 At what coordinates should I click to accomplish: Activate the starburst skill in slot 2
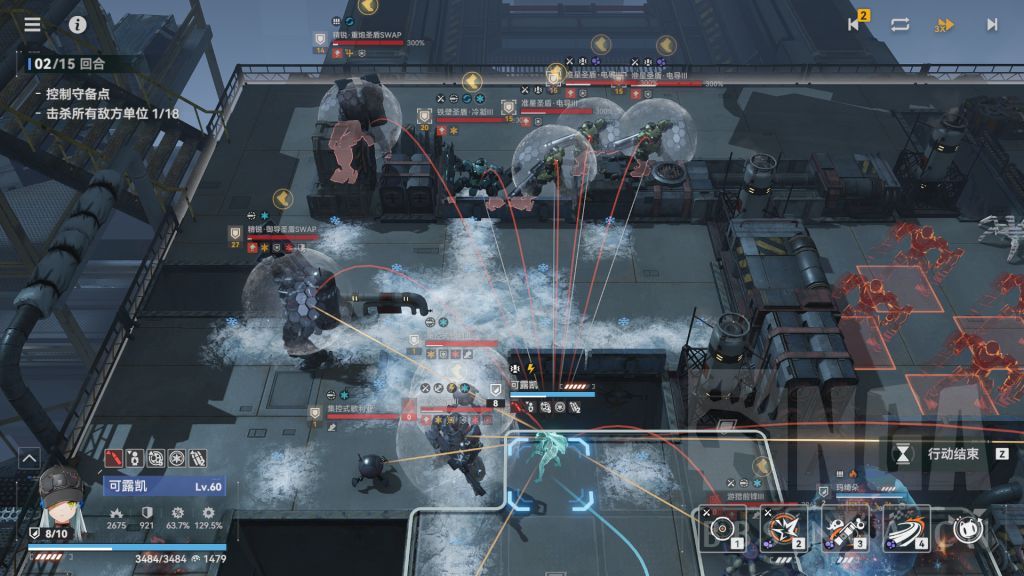click(x=784, y=528)
